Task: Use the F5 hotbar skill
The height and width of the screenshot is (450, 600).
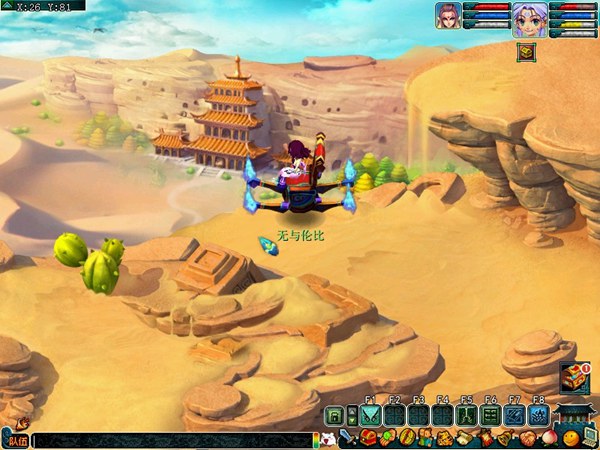Action: click(466, 416)
